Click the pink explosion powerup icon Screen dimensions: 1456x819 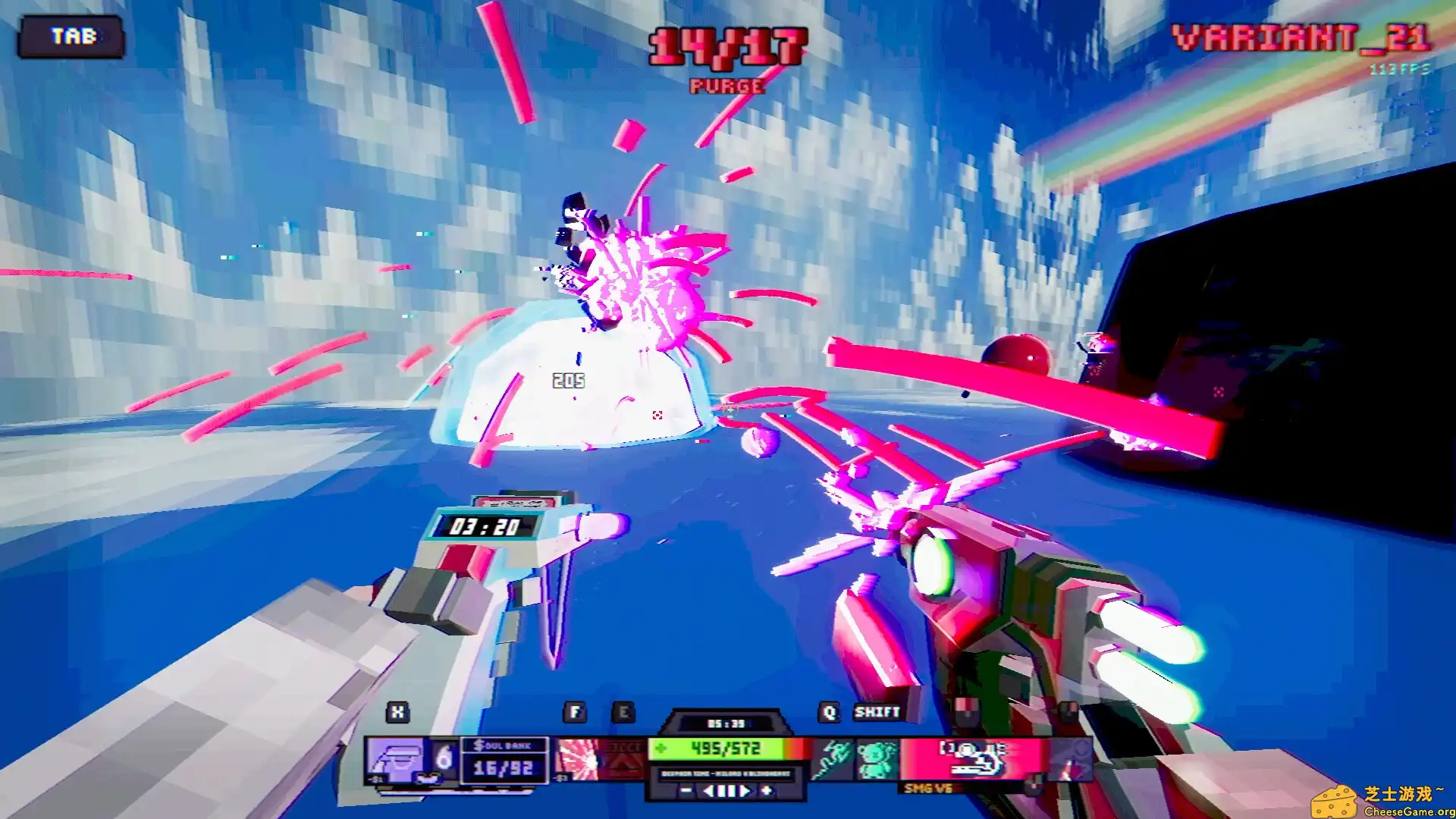578,758
